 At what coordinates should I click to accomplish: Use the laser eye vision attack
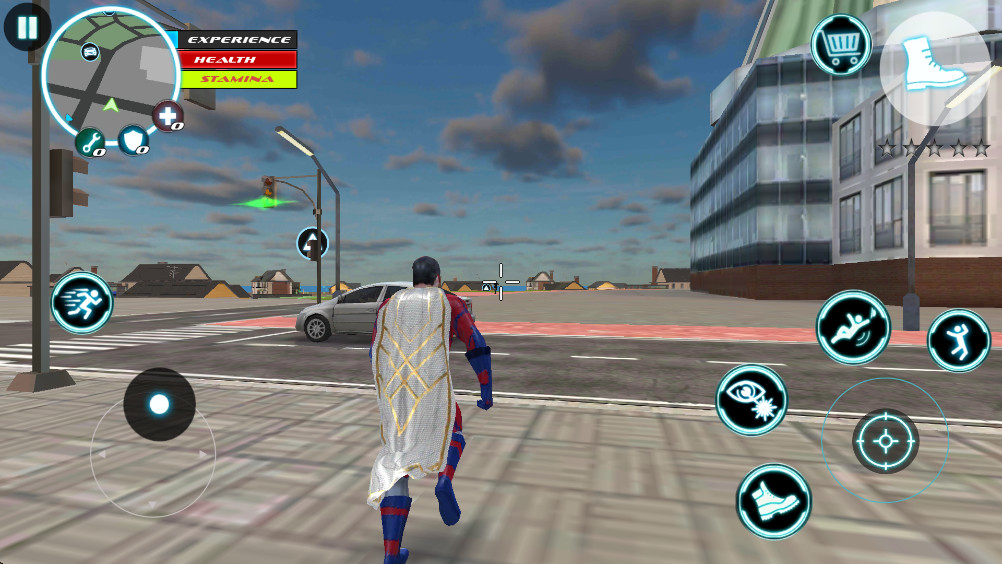pos(751,400)
